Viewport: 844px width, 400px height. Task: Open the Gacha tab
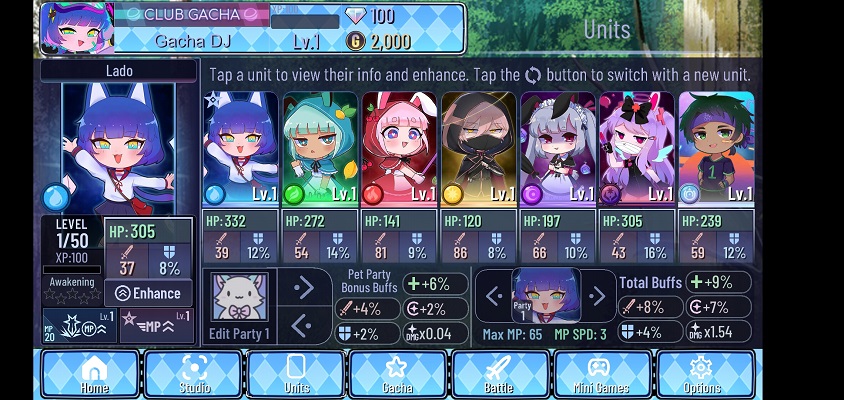[x=397, y=374]
